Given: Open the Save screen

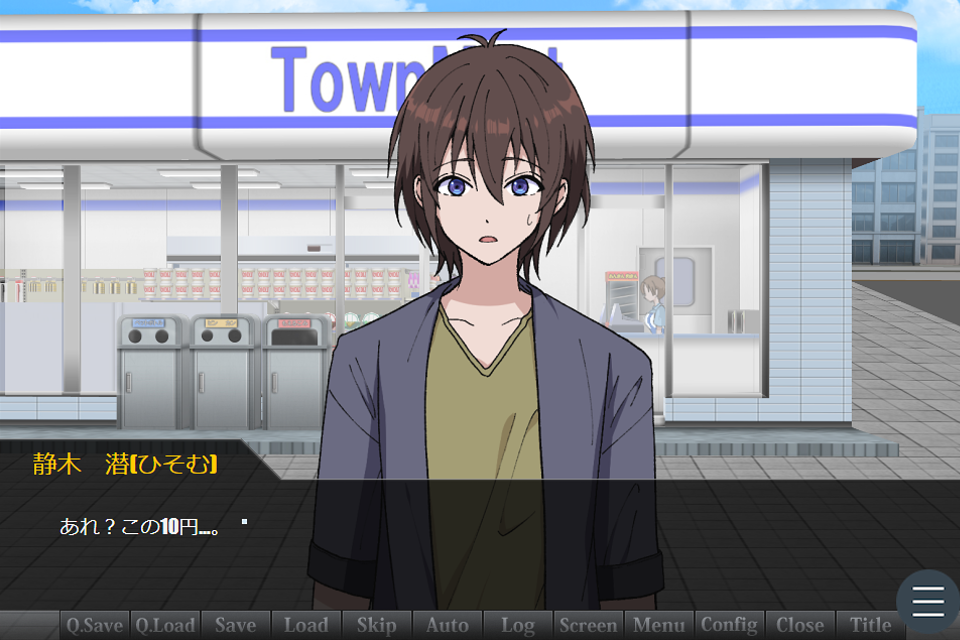Looking at the screenshot, I should tap(235, 625).
